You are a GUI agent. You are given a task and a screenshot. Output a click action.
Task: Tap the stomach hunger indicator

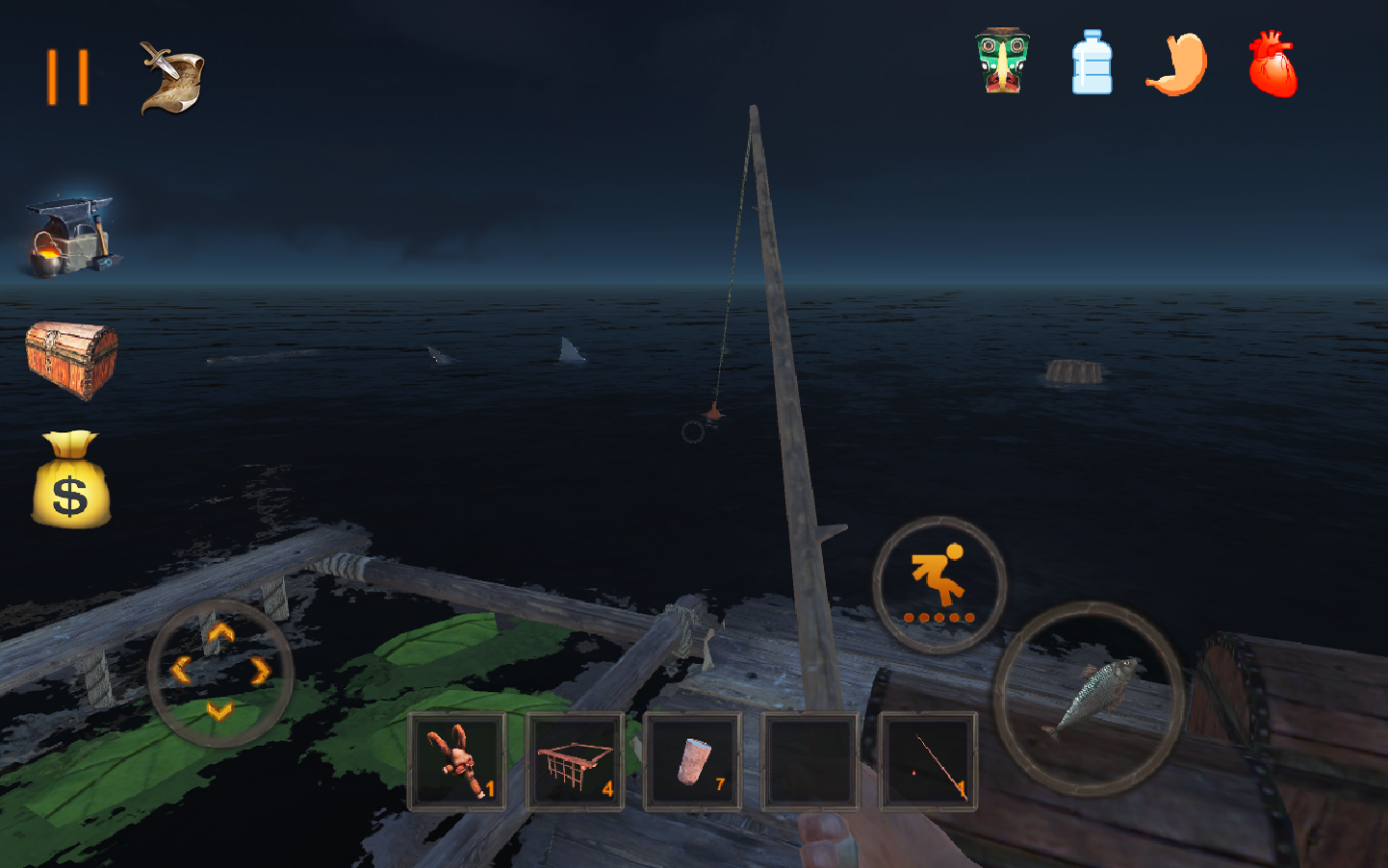pyautogui.click(x=1174, y=63)
